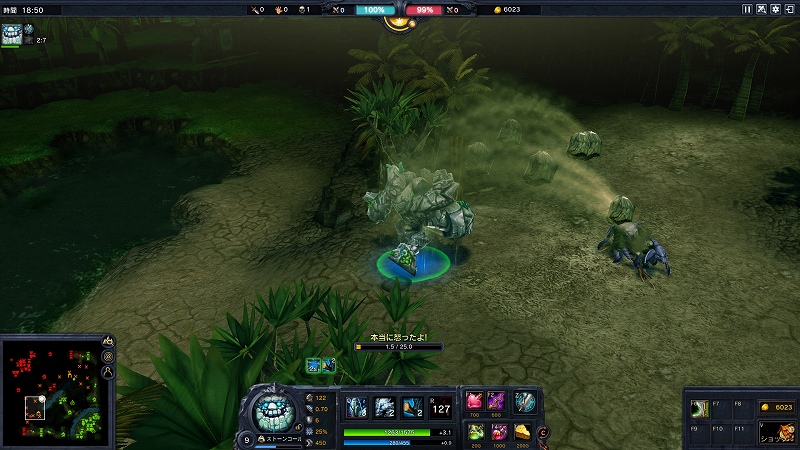Pause the game with the pause button
Viewport: 800px width, 450px height.
(747, 9)
